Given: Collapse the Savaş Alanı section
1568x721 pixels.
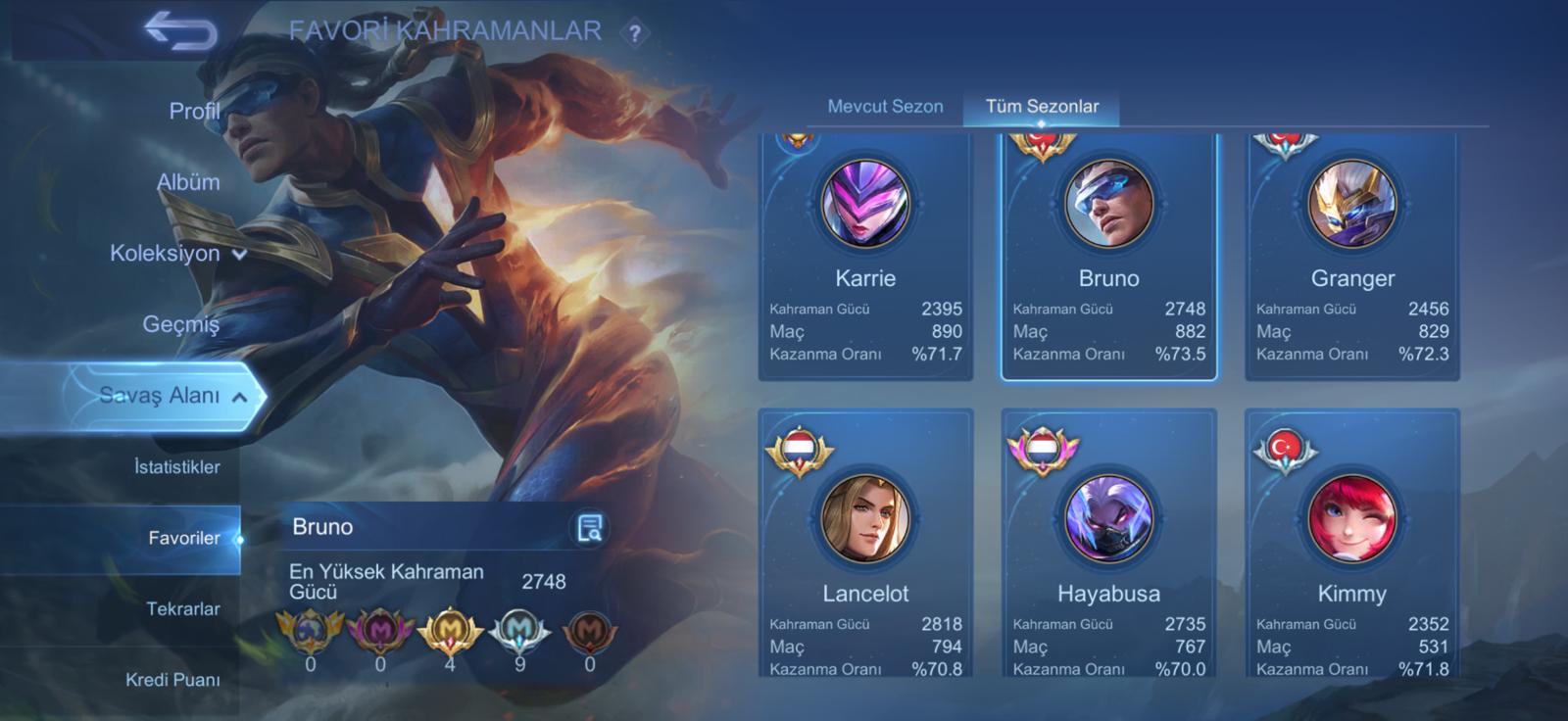Looking at the screenshot, I should [x=171, y=396].
